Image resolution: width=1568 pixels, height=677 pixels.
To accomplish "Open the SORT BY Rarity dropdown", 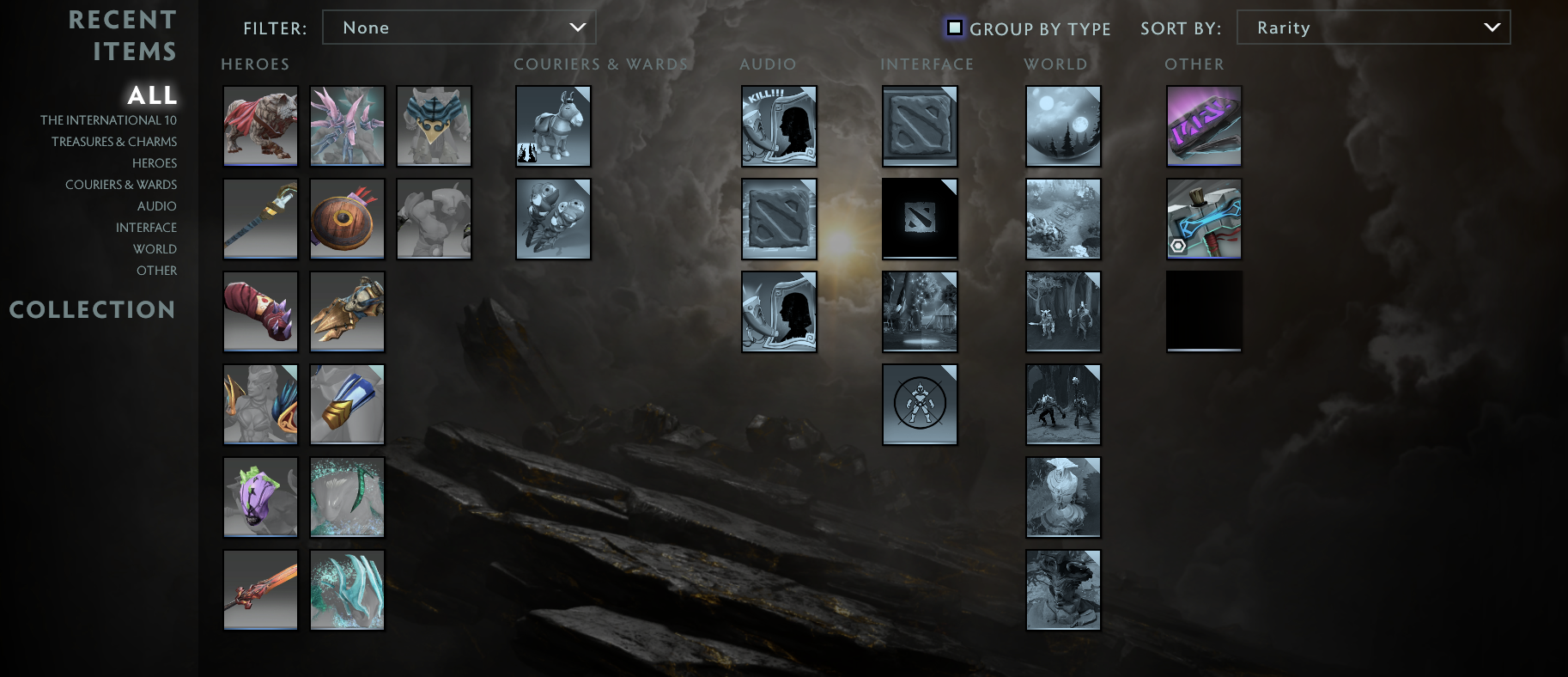I will click(1372, 27).
